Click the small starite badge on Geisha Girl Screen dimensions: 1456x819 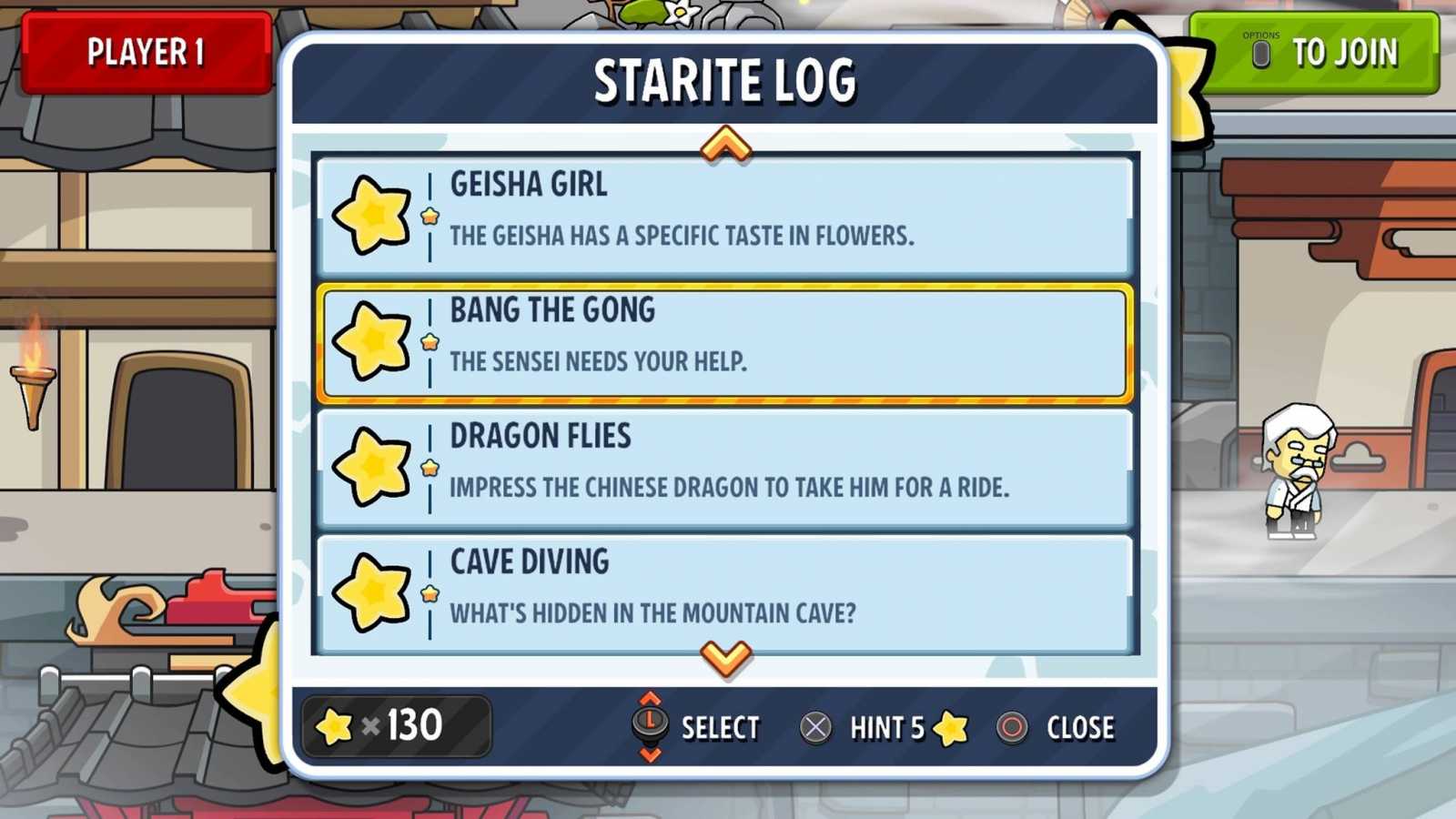(428, 218)
